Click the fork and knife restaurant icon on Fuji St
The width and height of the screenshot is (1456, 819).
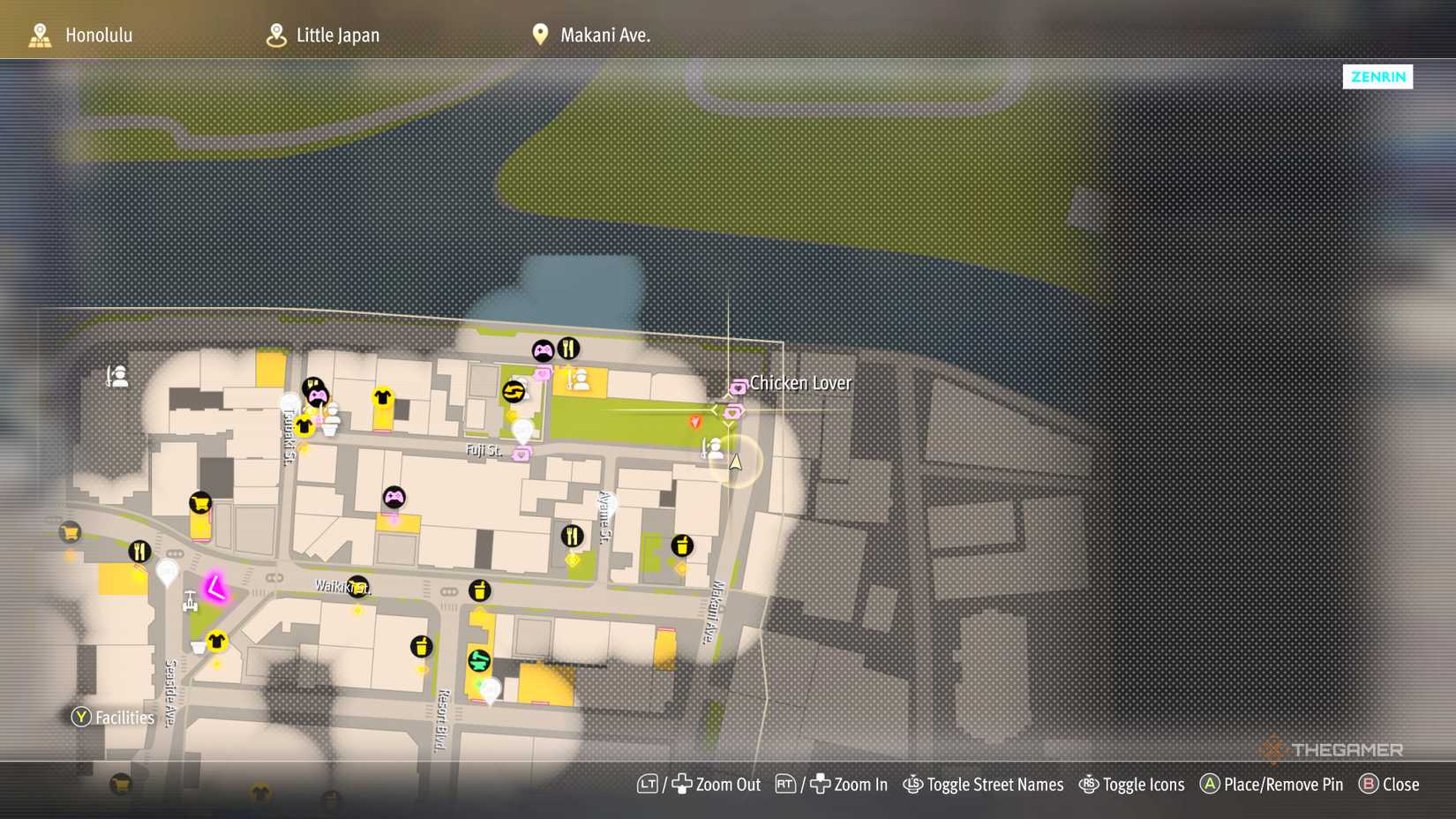[x=569, y=347]
